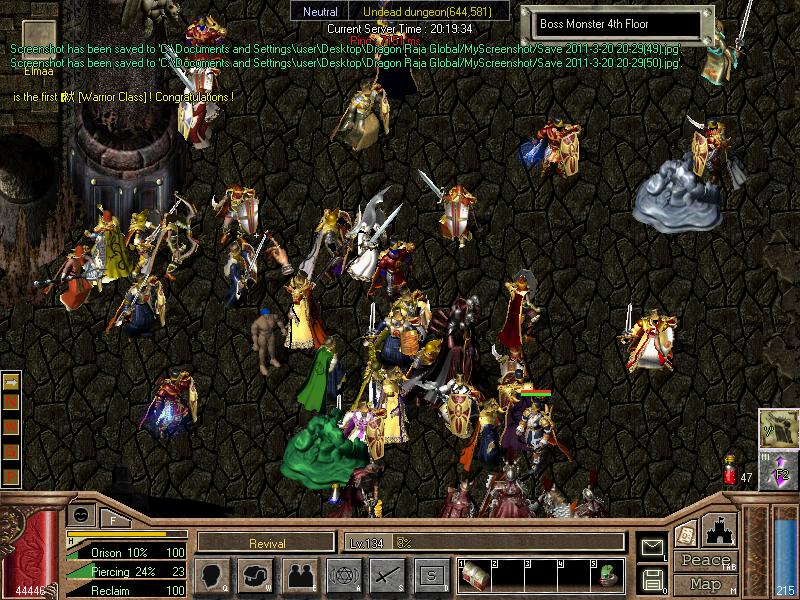Open the two-person party icon

point(299,575)
